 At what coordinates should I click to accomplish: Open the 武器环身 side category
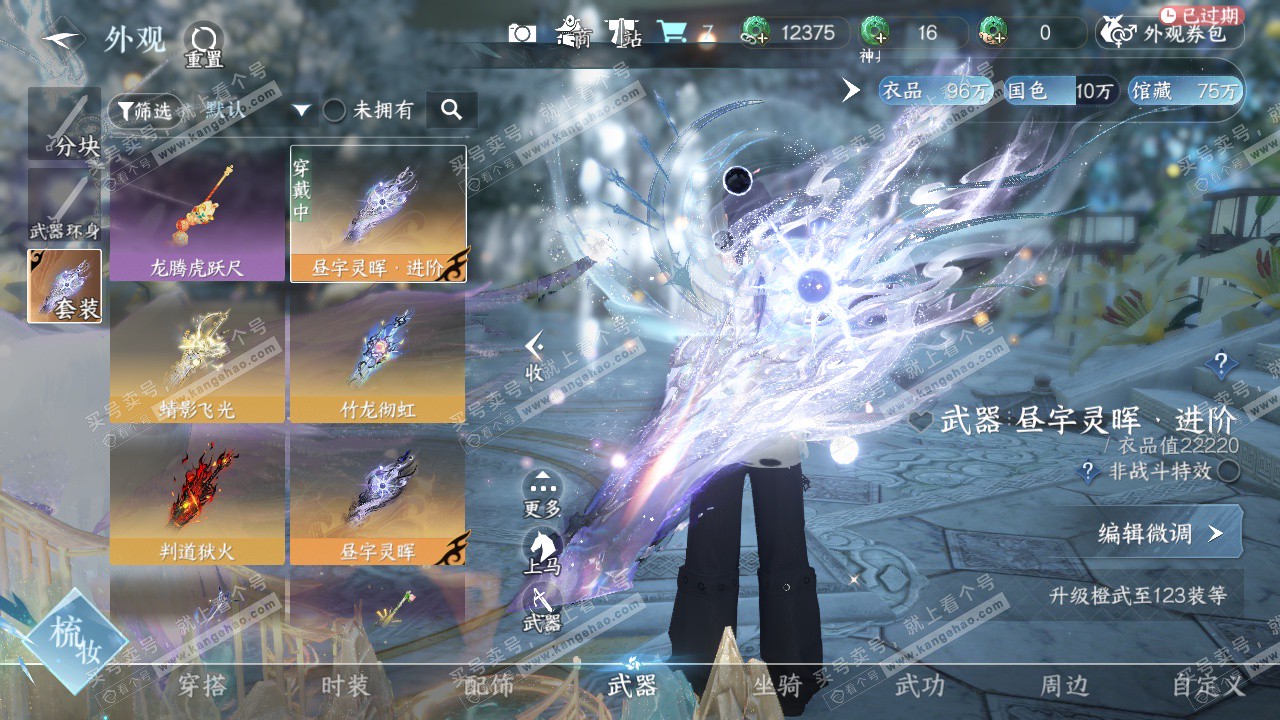point(65,207)
